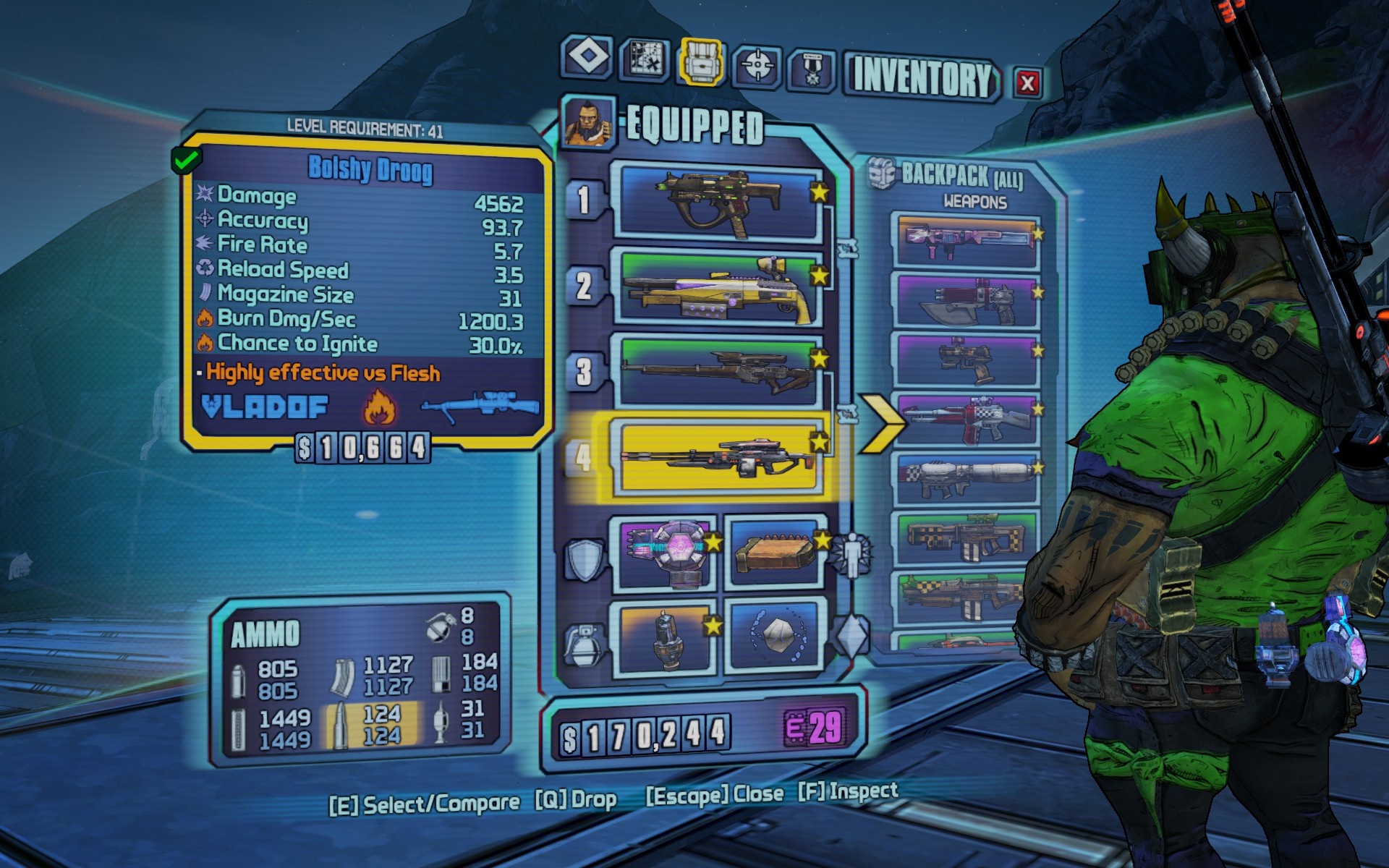Switch to the Skills crosshair tab

click(757, 67)
